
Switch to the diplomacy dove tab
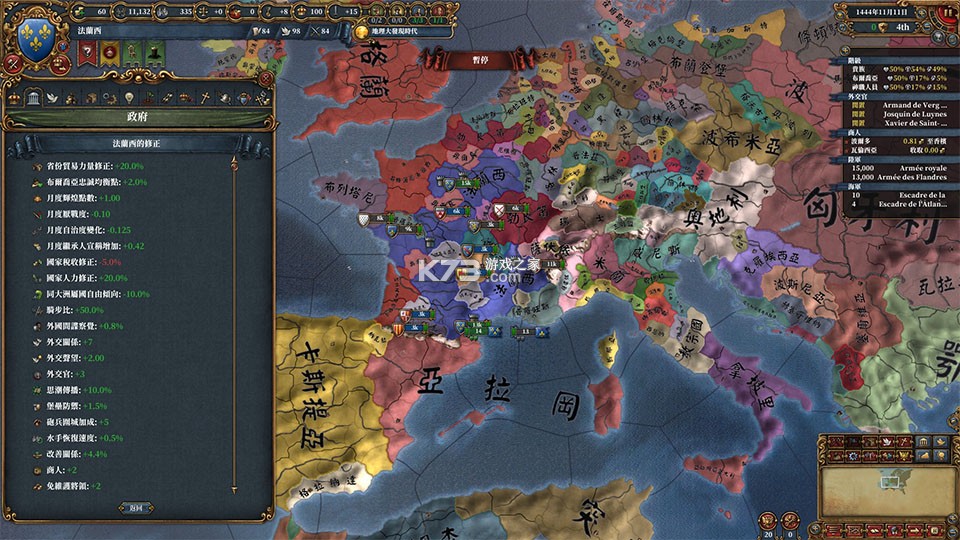52,97
